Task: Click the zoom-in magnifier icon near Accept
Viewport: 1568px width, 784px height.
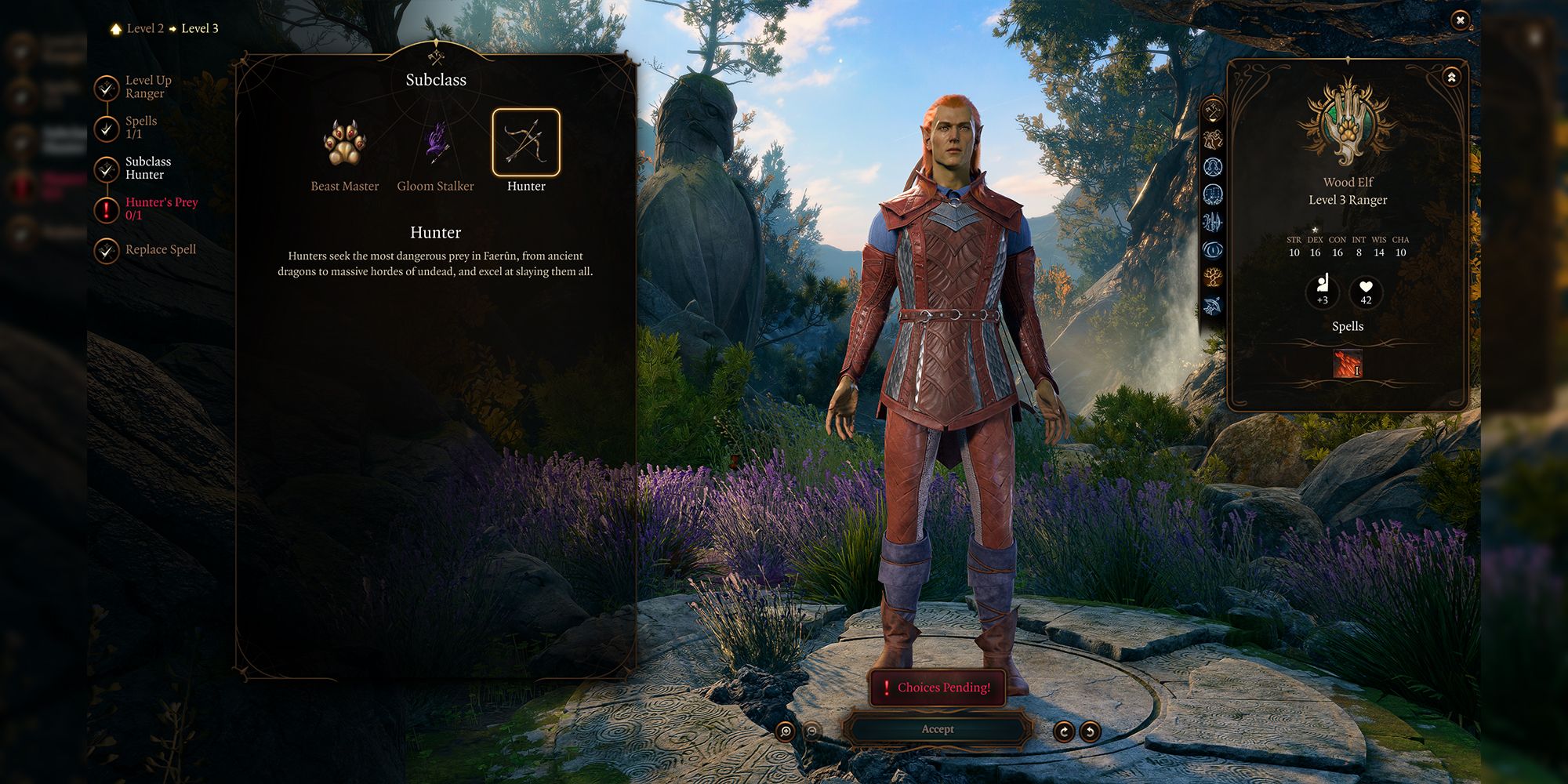Action: point(786,730)
